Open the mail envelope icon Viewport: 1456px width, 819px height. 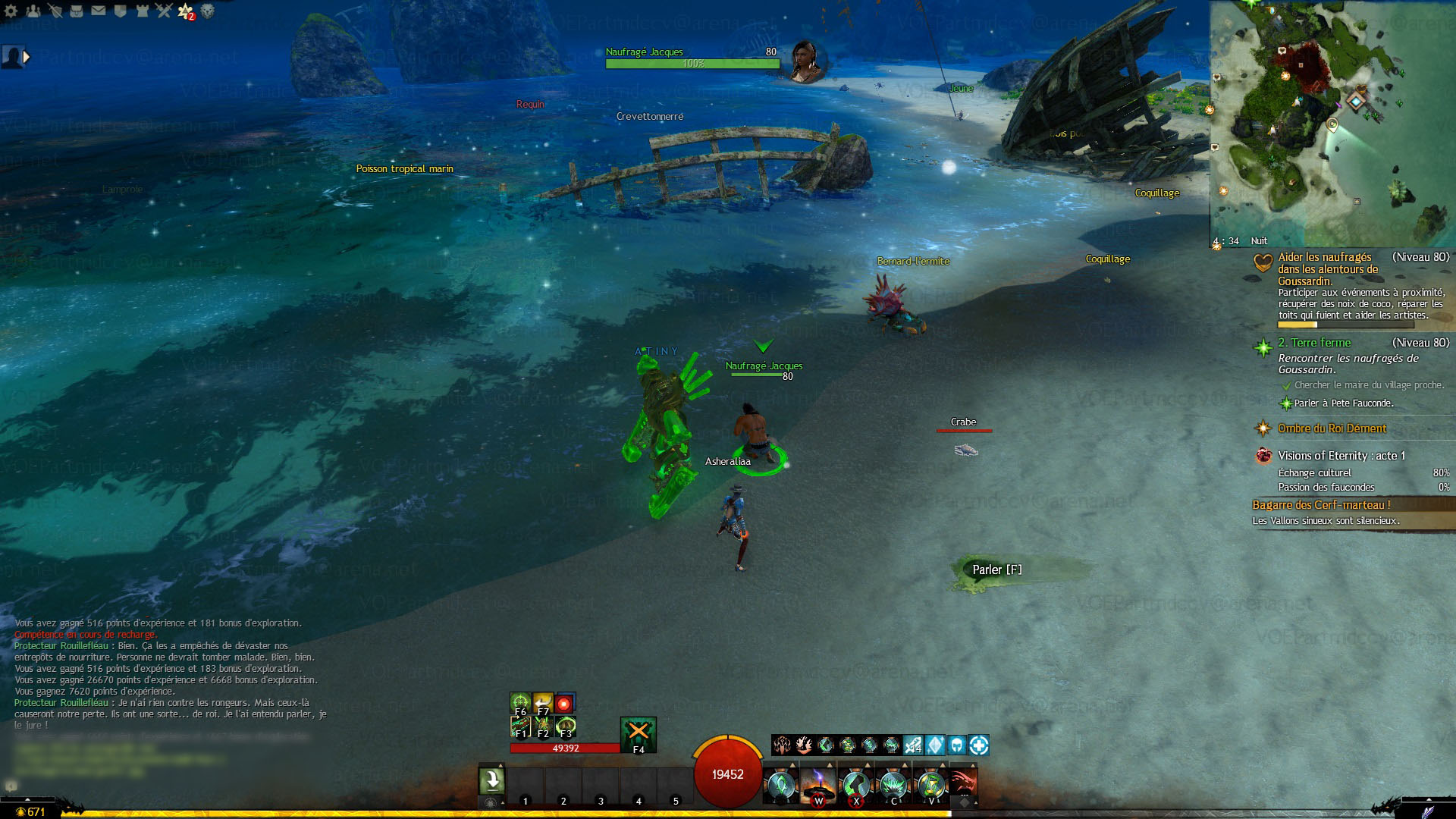99,11
